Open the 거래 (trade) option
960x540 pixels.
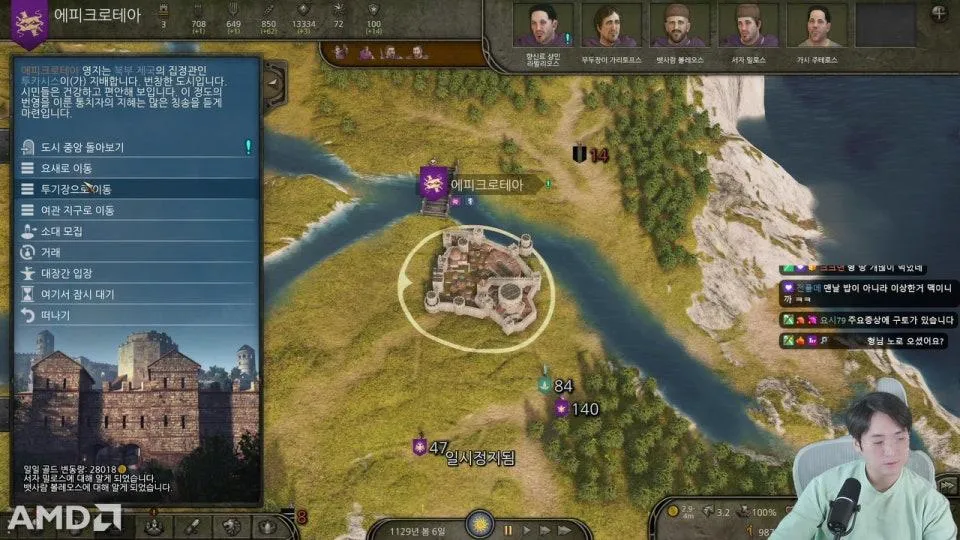(x=50, y=252)
